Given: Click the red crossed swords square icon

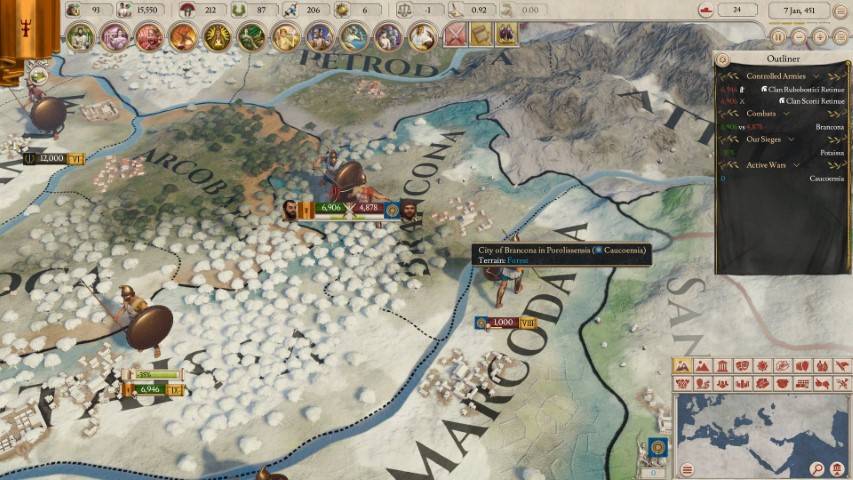Looking at the screenshot, I should coord(455,36).
